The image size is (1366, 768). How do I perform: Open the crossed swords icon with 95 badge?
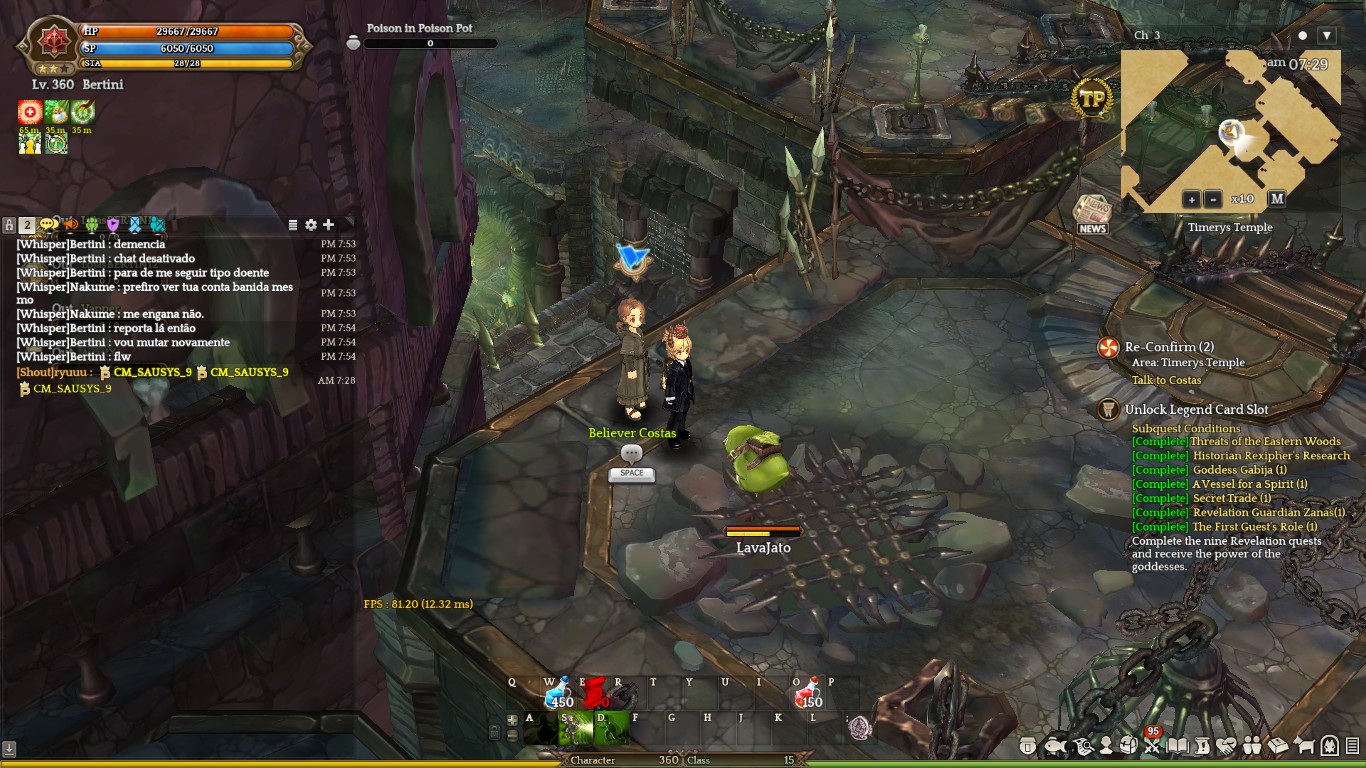(1152, 745)
